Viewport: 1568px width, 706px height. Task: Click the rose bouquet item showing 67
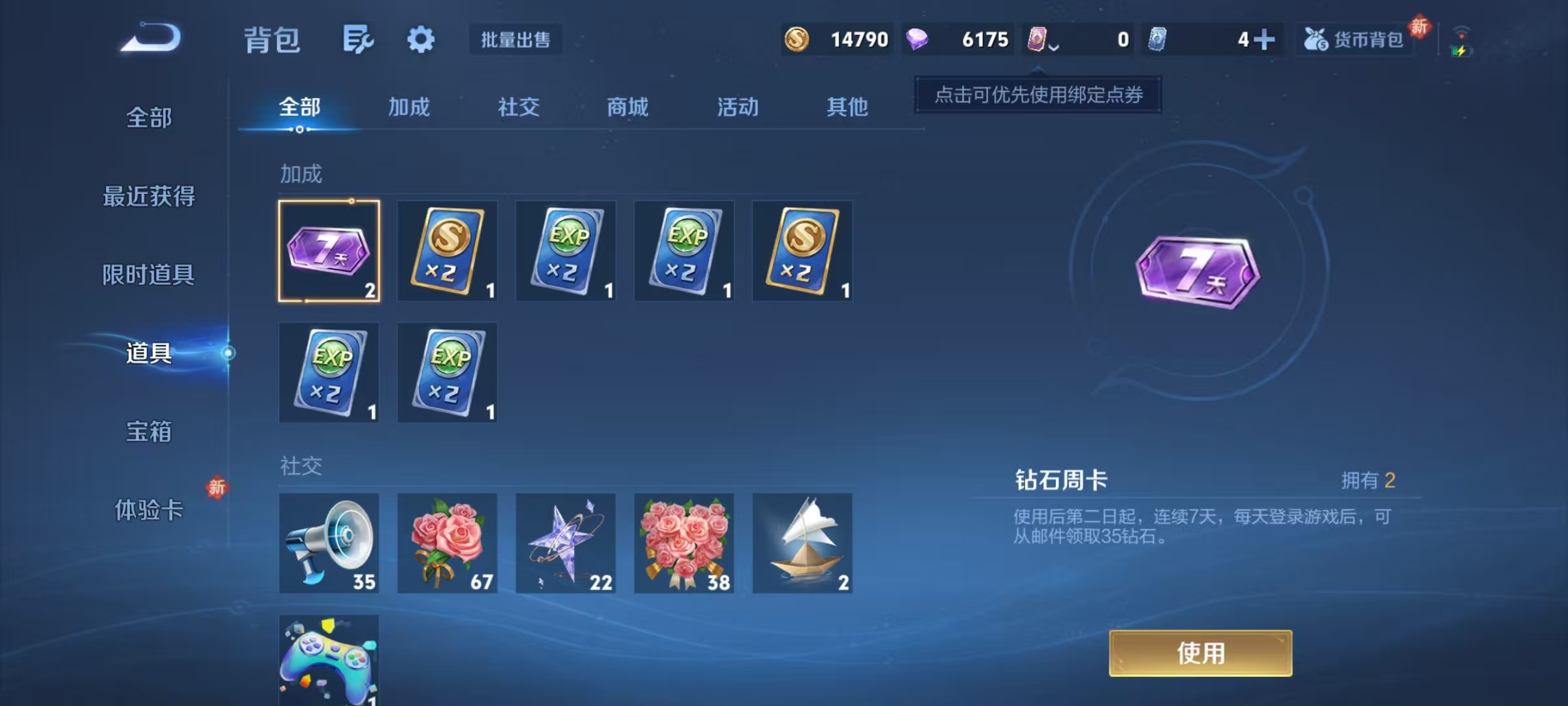click(x=447, y=543)
